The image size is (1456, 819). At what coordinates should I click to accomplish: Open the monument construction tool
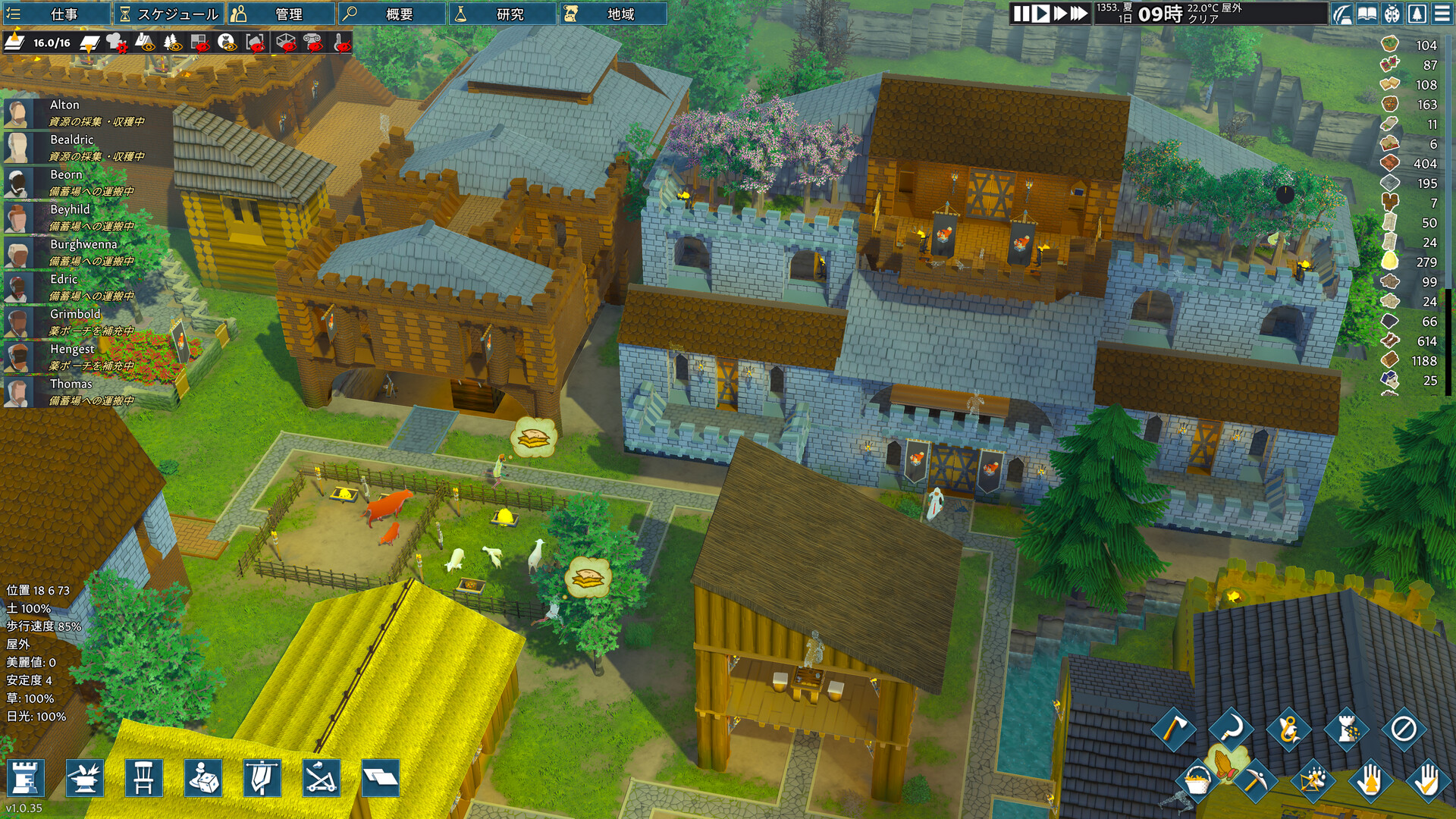tap(1345, 728)
